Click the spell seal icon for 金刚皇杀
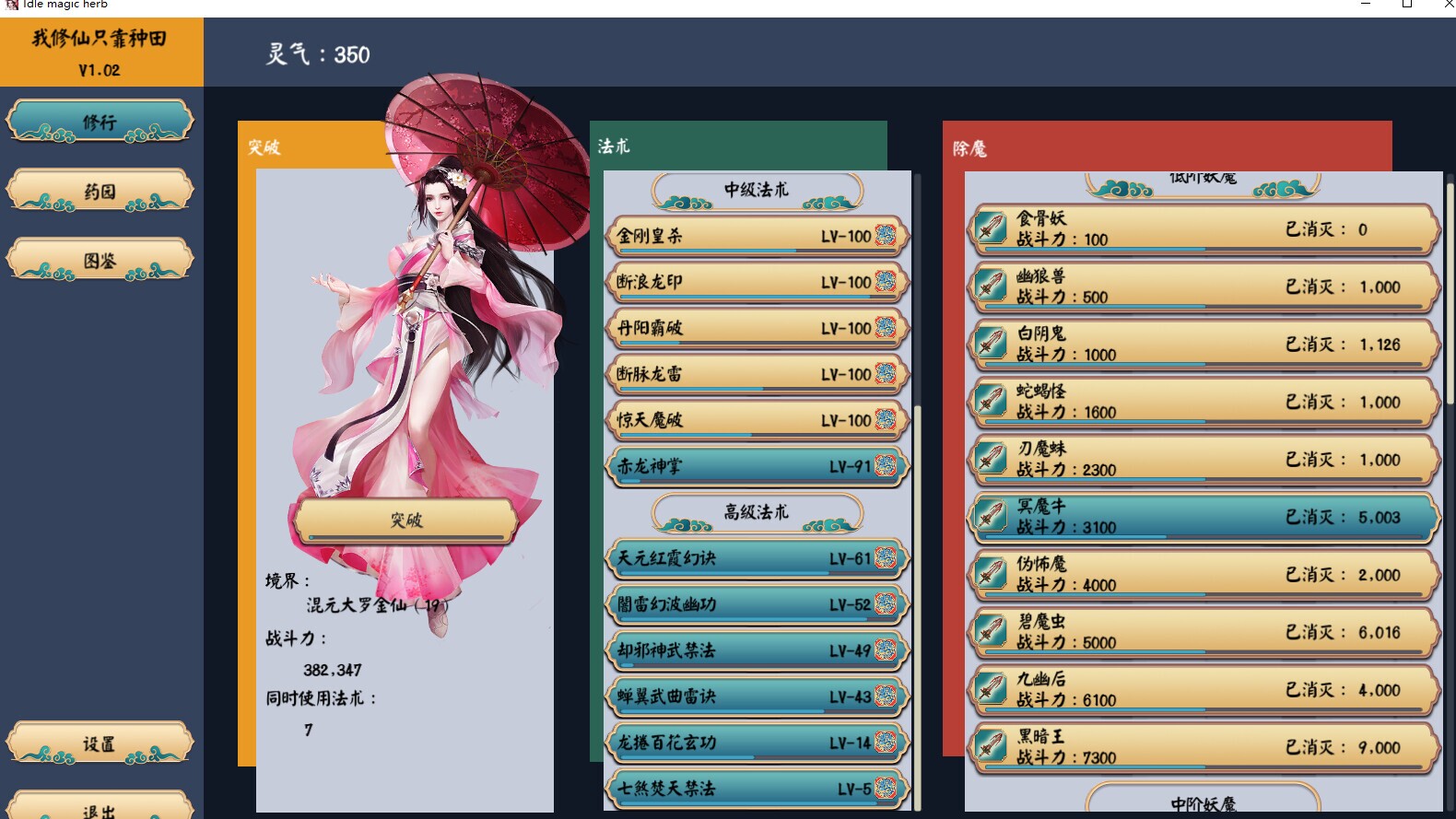Viewport: 1456px width, 819px height. coord(886,236)
